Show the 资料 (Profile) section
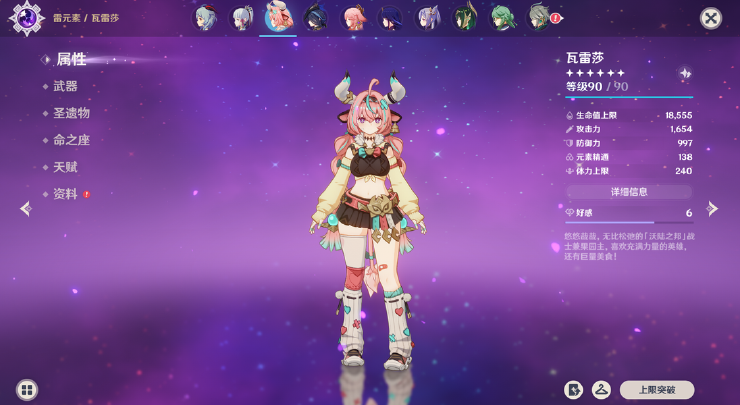Screen dimensions: 740x405 tap(65, 194)
